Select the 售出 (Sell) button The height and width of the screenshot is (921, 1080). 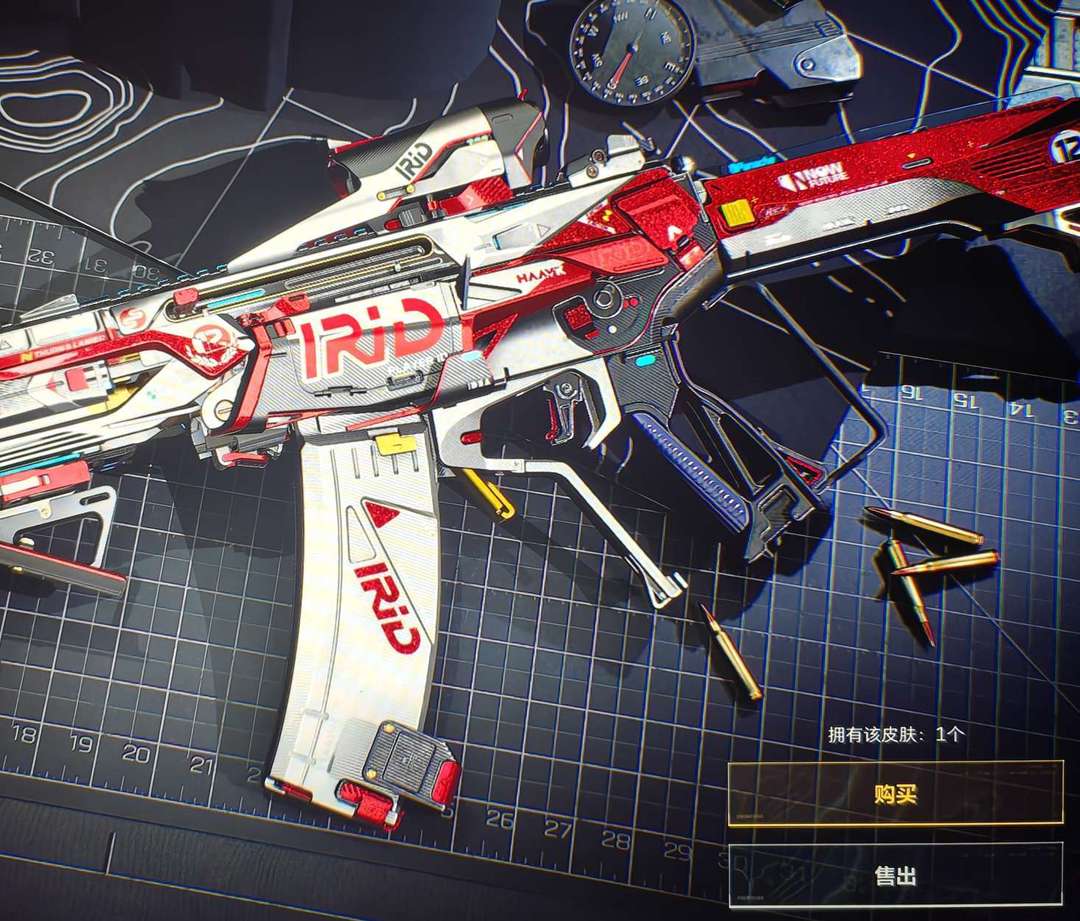click(895, 875)
